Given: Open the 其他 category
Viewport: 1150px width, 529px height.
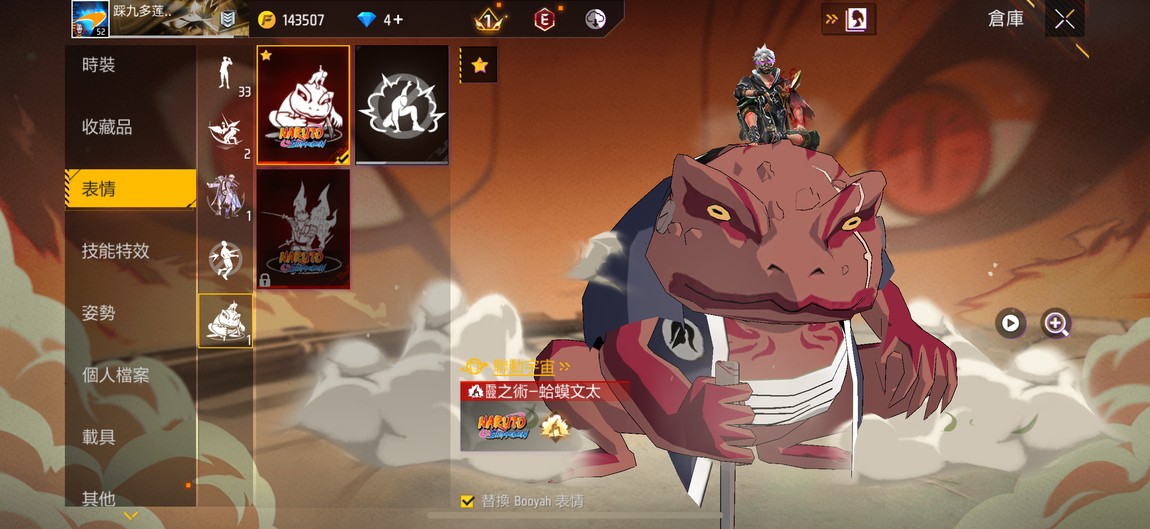Looking at the screenshot, I should tap(130, 497).
